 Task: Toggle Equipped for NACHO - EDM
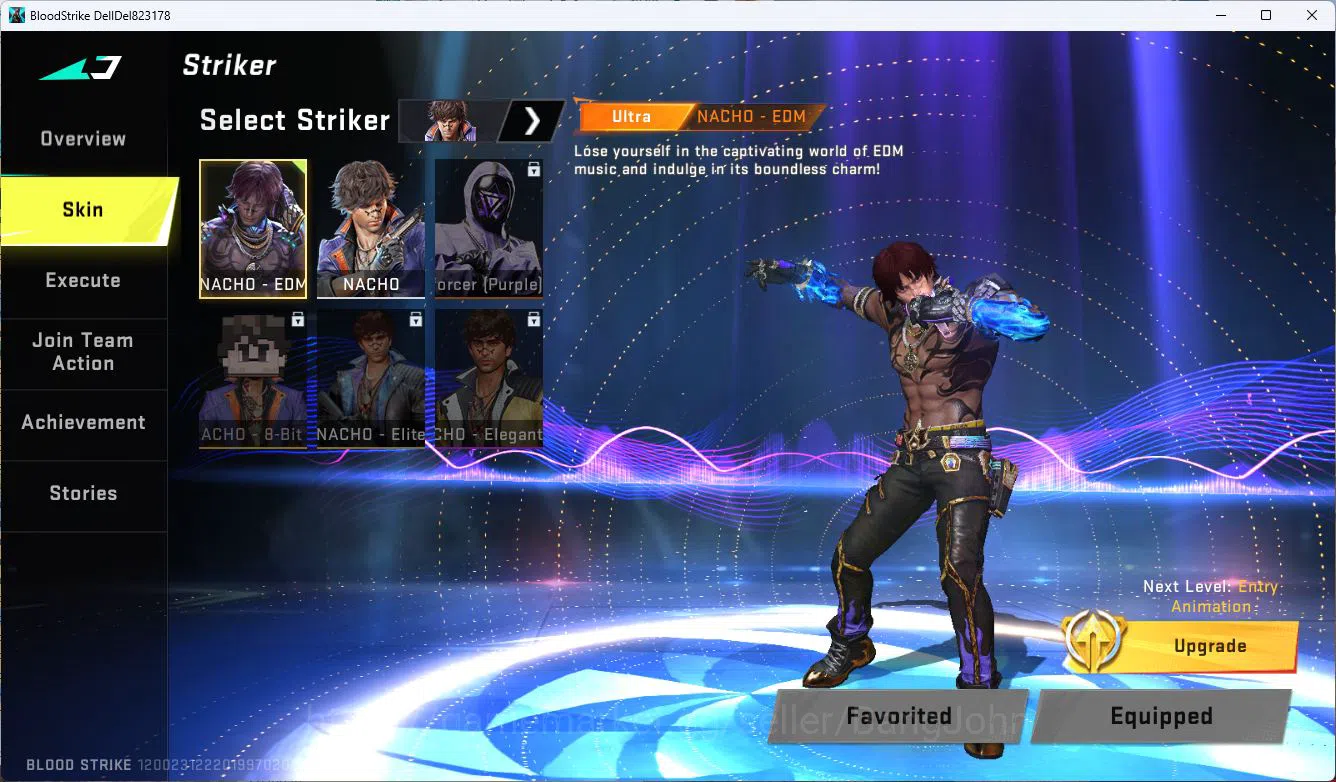pyautogui.click(x=1162, y=716)
